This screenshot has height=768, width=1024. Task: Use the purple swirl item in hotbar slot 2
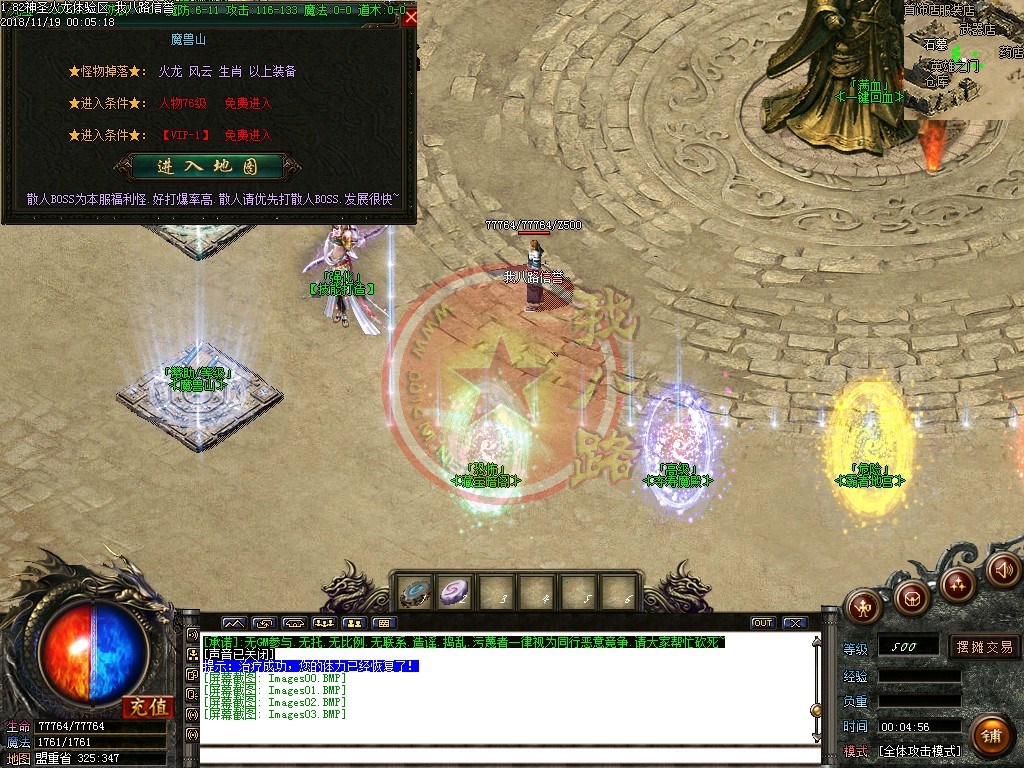pyautogui.click(x=456, y=592)
